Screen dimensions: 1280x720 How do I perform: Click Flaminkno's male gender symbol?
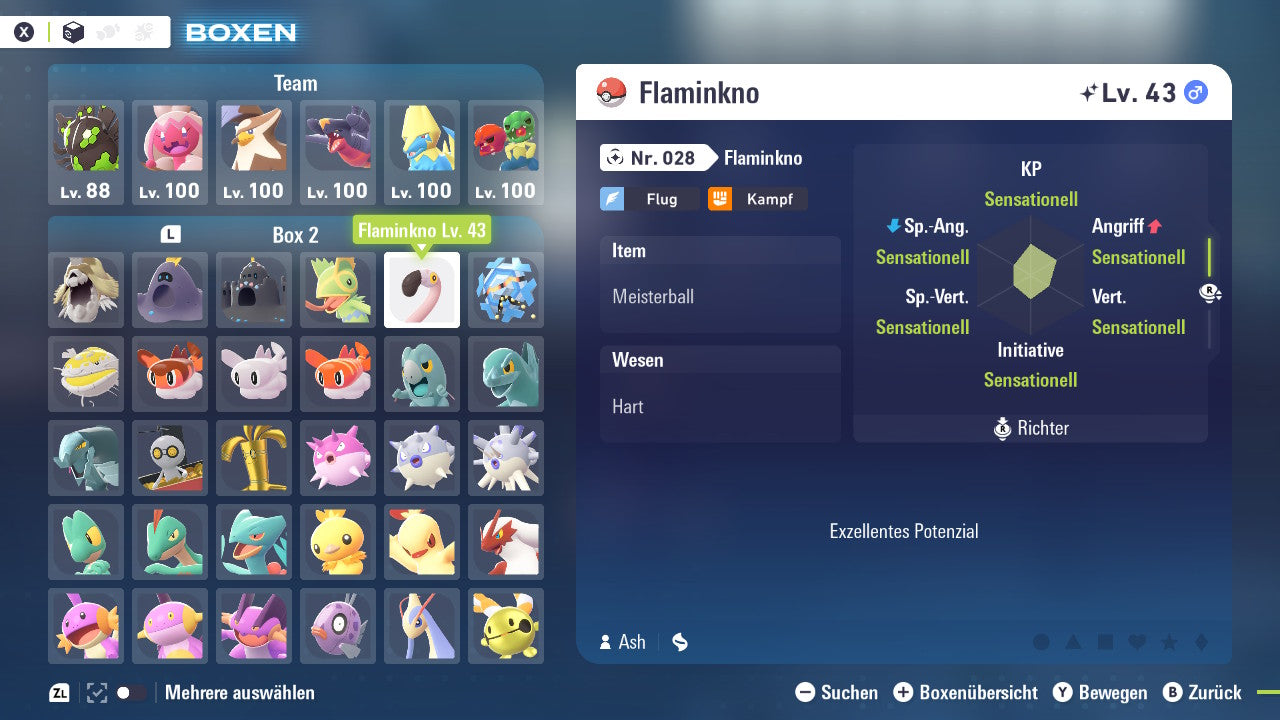click(x=1195, y=91)
